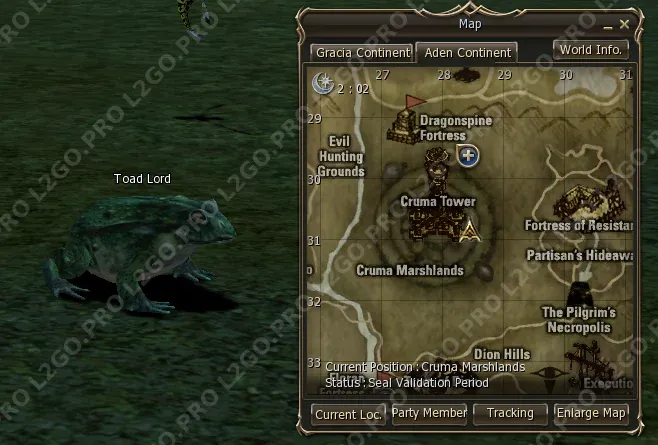Activate the Tracking button
The height and width of the screenshot is (445, 658).
pos(511,413)
